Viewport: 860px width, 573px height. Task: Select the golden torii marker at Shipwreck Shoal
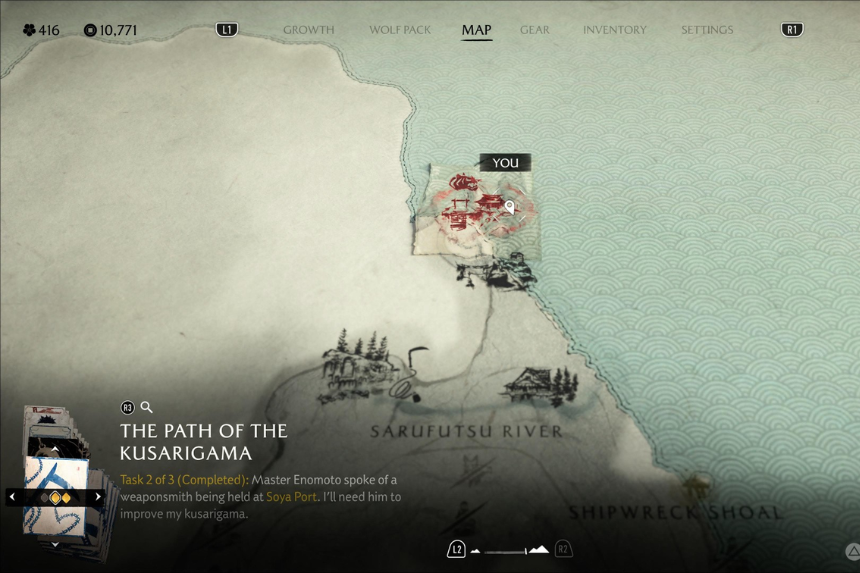point(692,489)
